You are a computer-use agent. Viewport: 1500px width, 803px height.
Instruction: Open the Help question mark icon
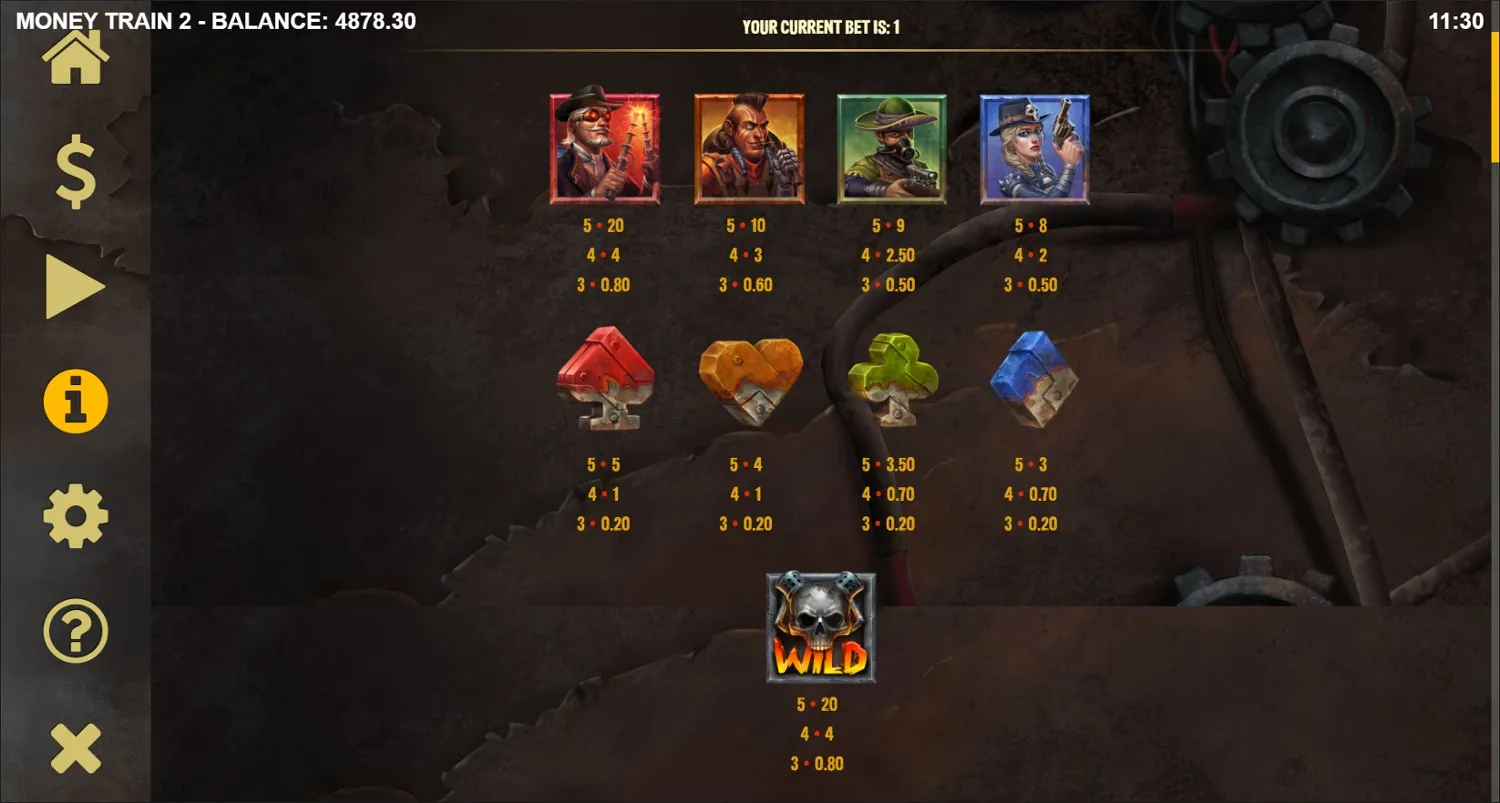[x=75, y=630]
